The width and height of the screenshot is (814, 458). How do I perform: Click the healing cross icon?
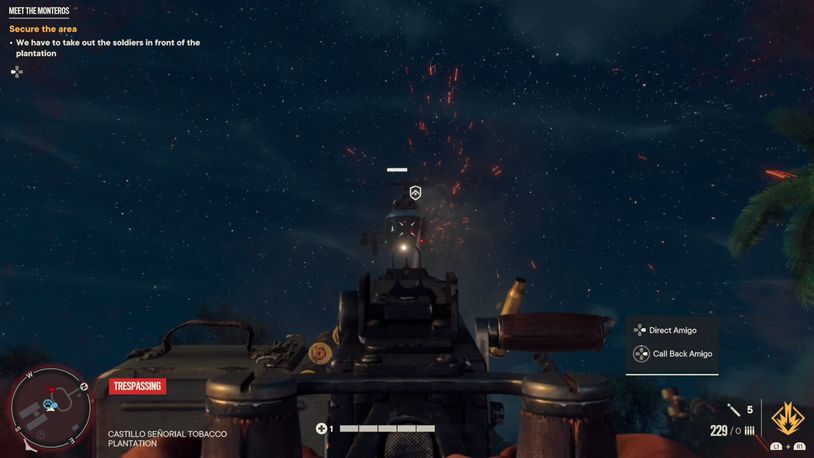(321, 429)
